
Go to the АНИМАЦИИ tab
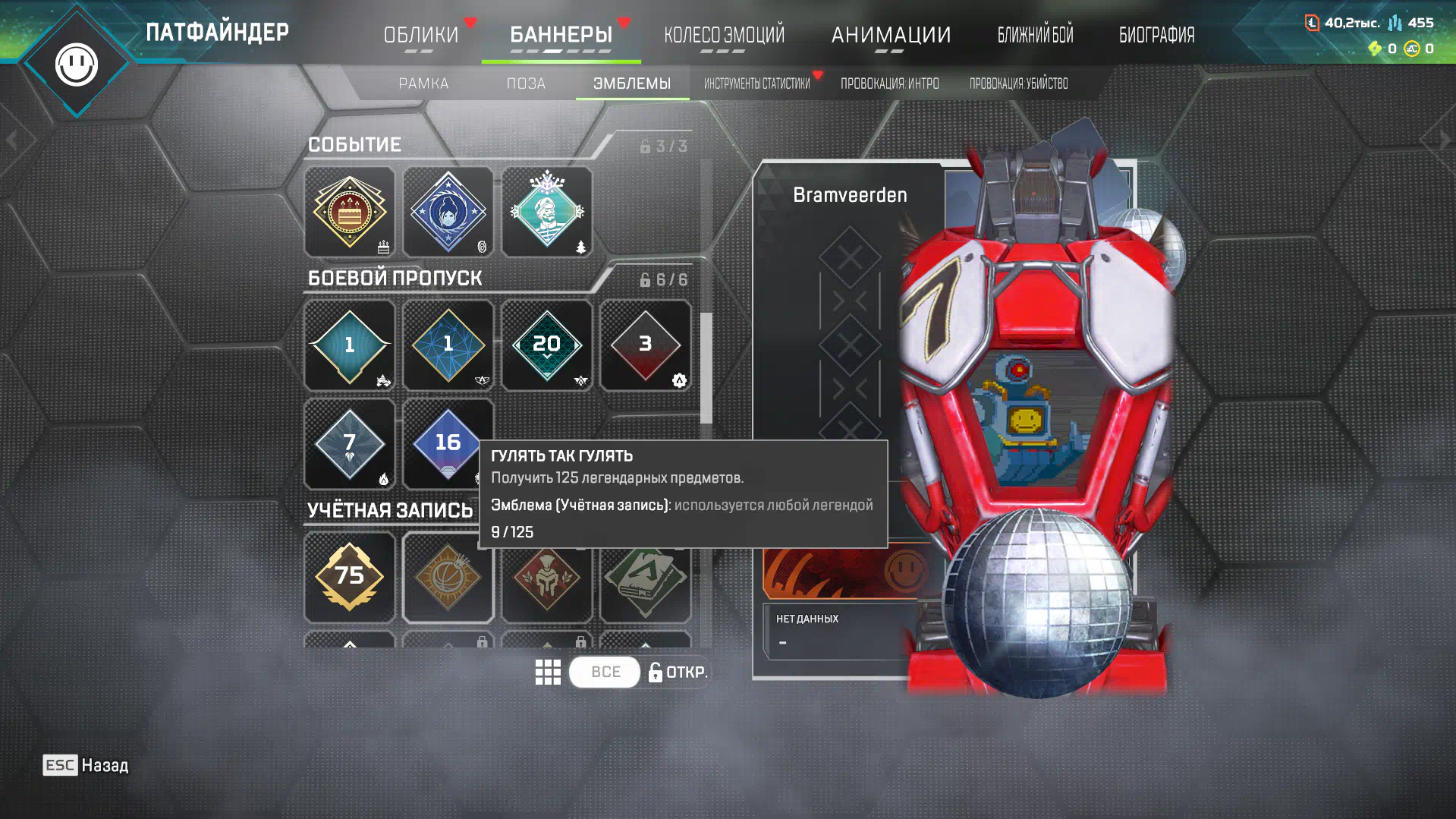tap(891, 35)
